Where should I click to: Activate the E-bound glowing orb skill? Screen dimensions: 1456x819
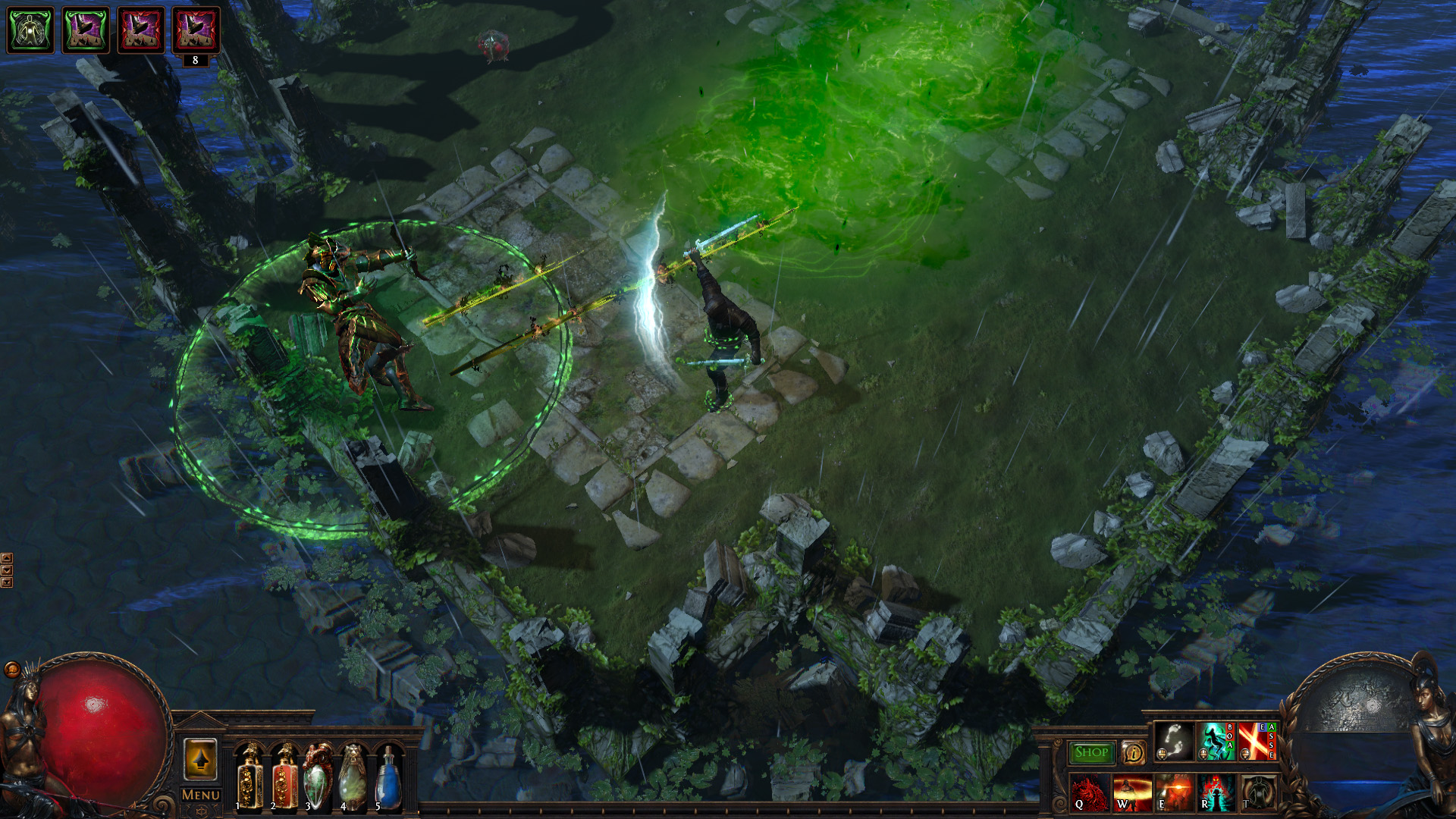[1174, 793]
